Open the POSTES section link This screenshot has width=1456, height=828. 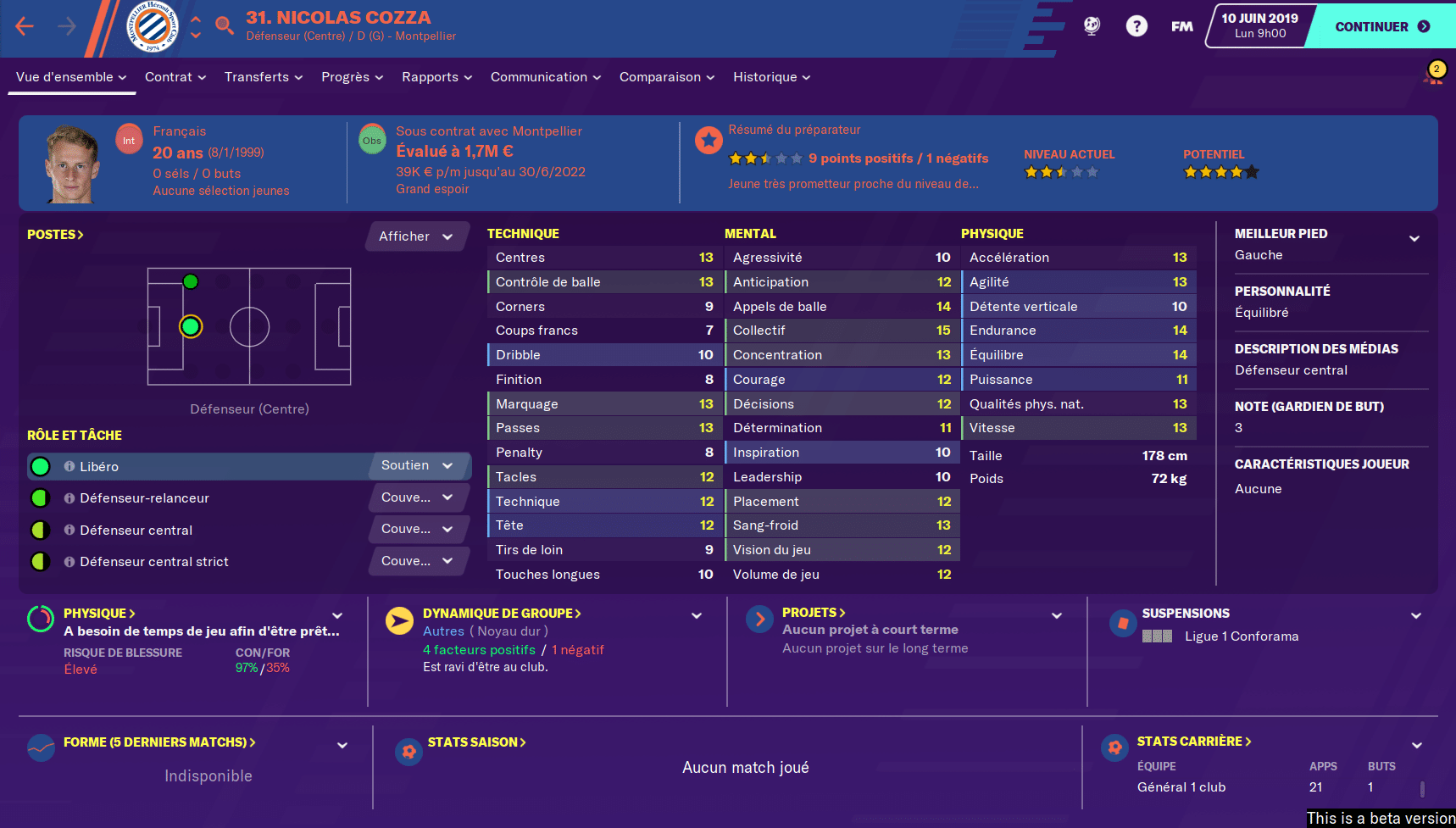point(55,235)
